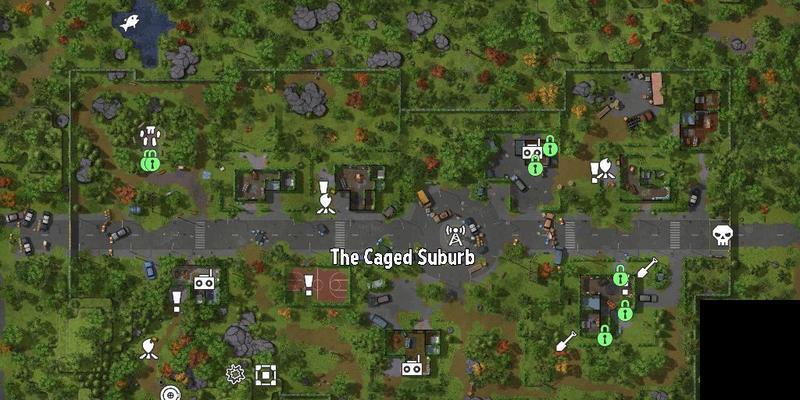Image resolution: width=800 pixels, height=400 pixels.
Task: Select the boombox marker beside the exclamation mark
Action: pos(205,284)
